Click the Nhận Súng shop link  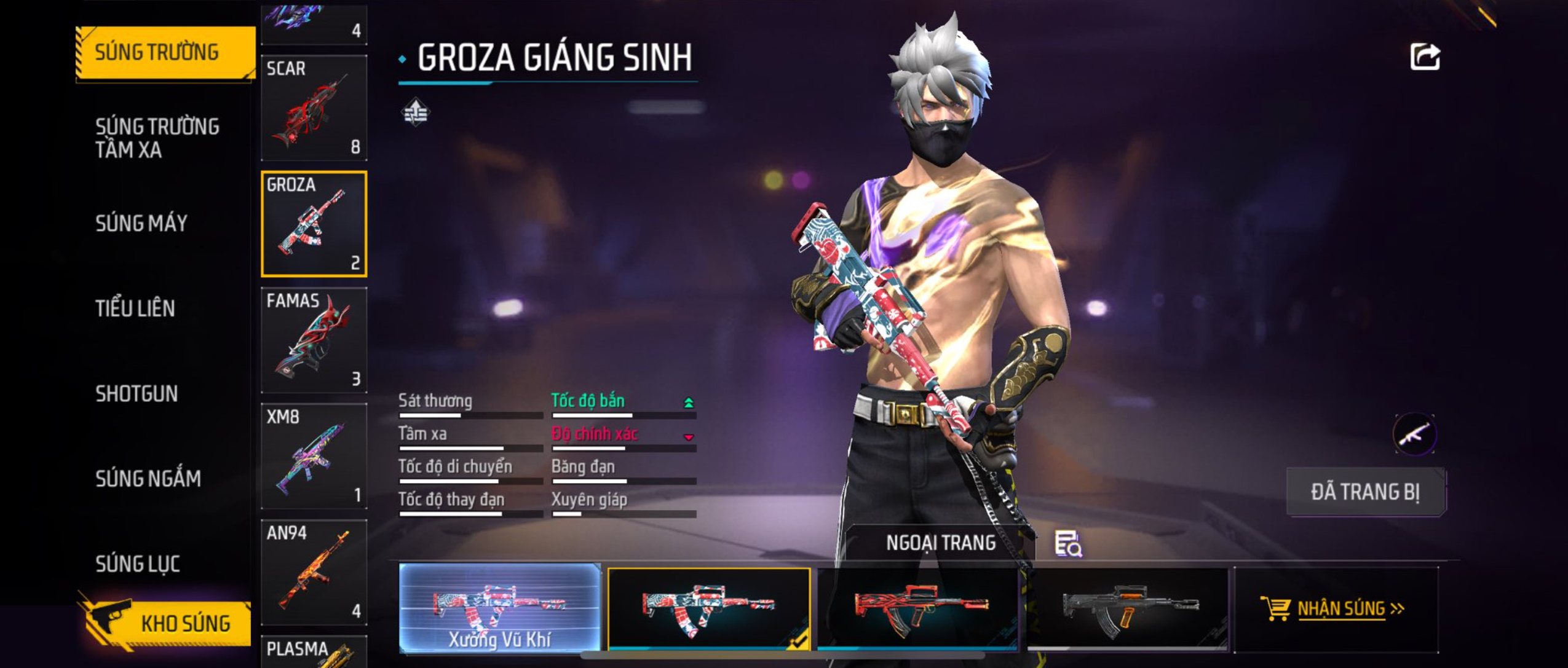[x=1334, y=608]
